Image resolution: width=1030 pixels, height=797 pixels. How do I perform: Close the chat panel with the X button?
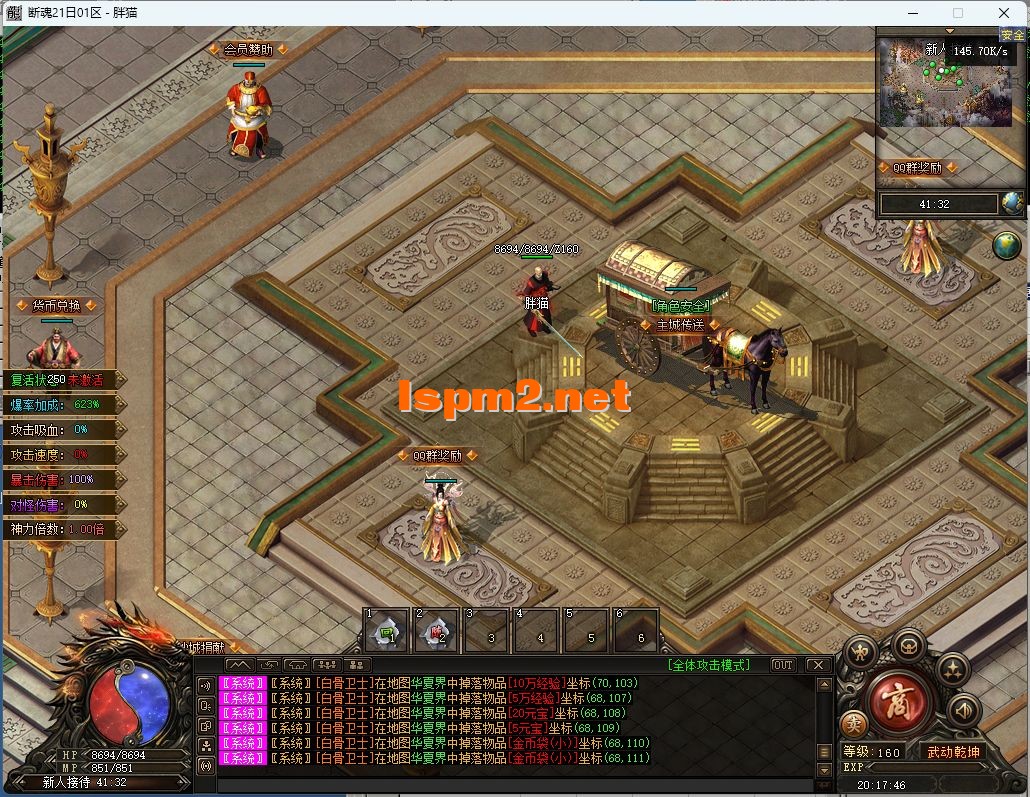818,665
